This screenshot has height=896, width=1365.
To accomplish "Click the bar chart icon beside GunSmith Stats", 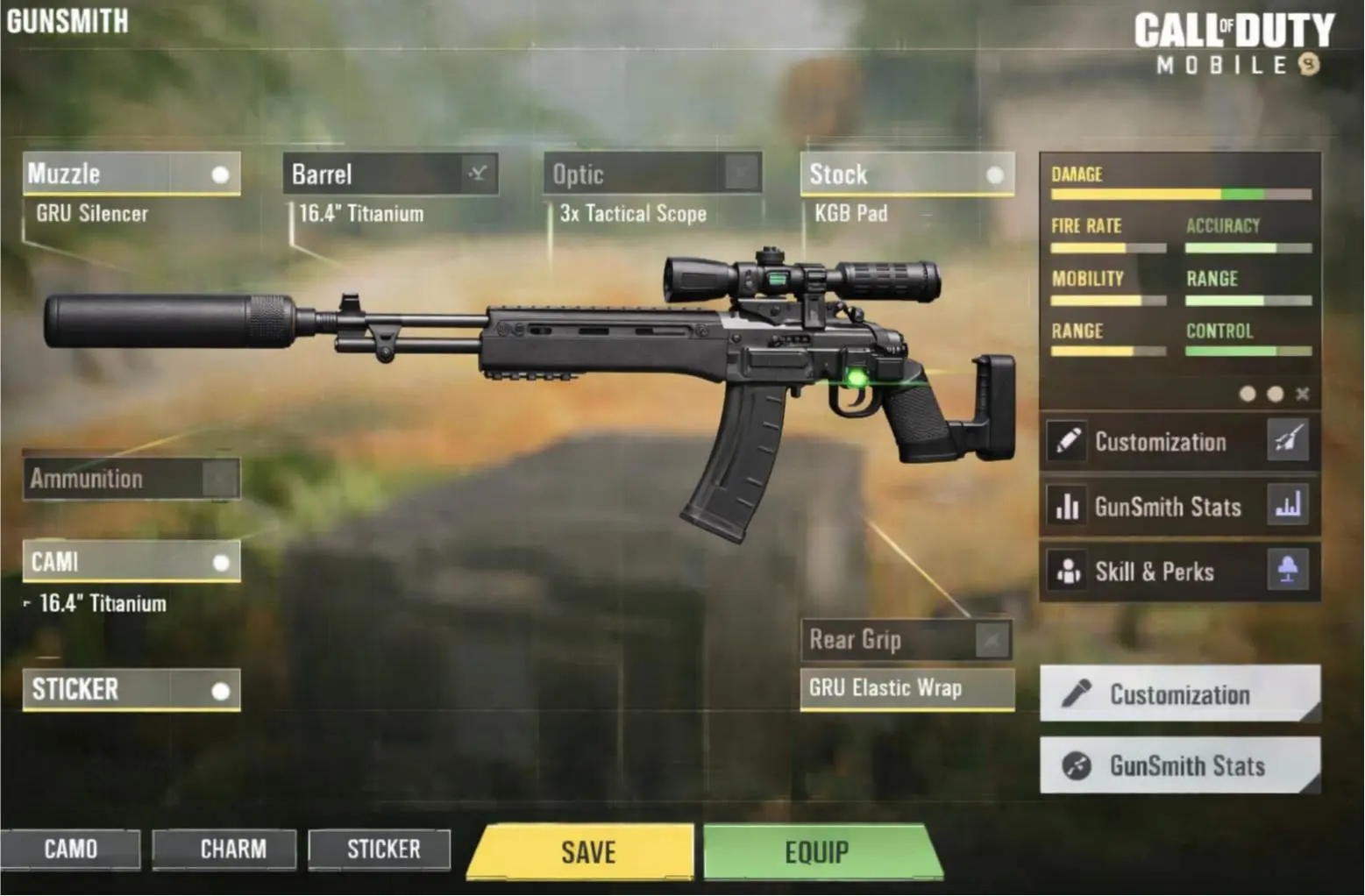I will (x=1068, y=507).
